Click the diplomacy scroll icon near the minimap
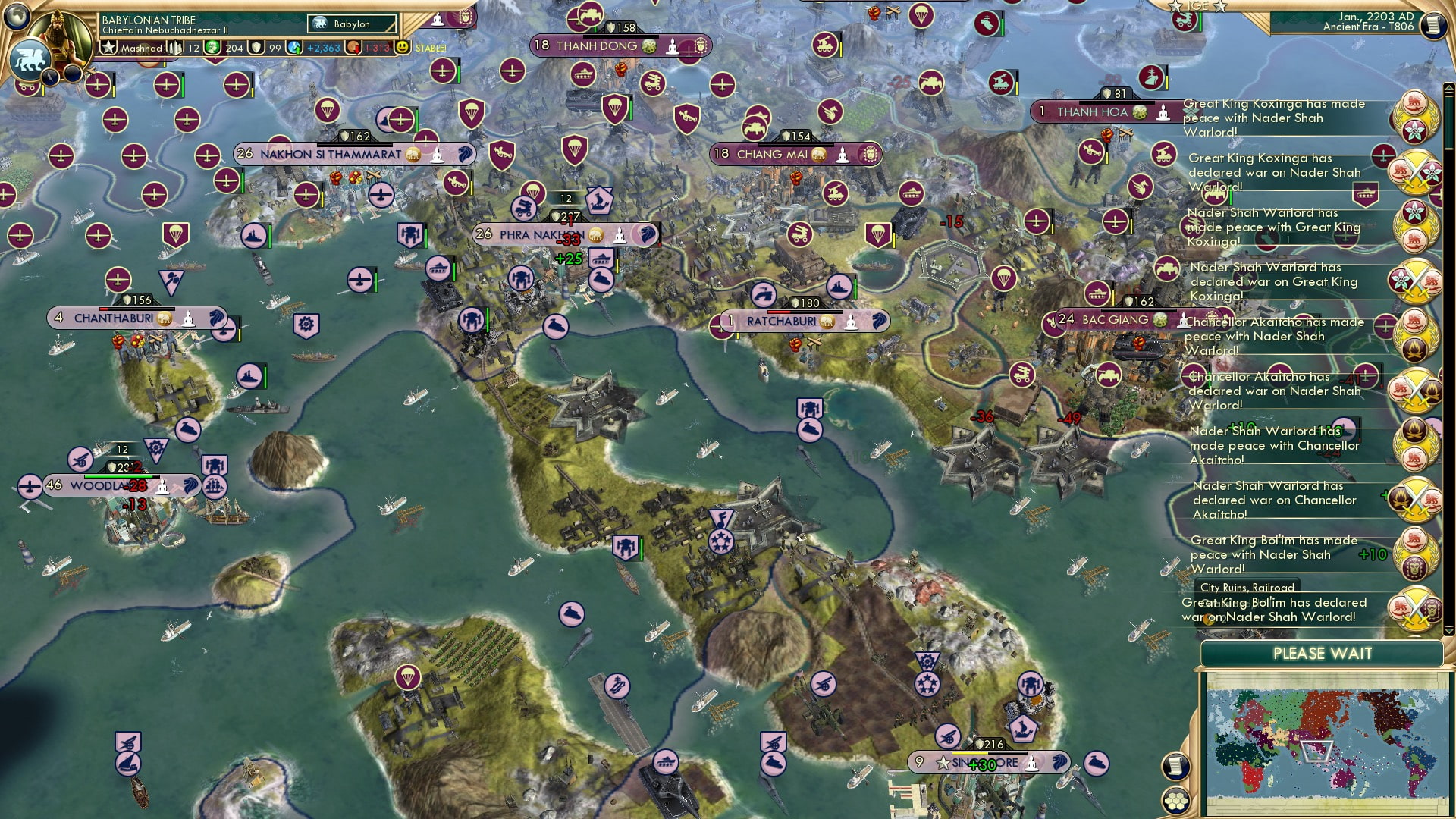The width and height of the screenshot is (1456, 819). (x=1176, y=766)
